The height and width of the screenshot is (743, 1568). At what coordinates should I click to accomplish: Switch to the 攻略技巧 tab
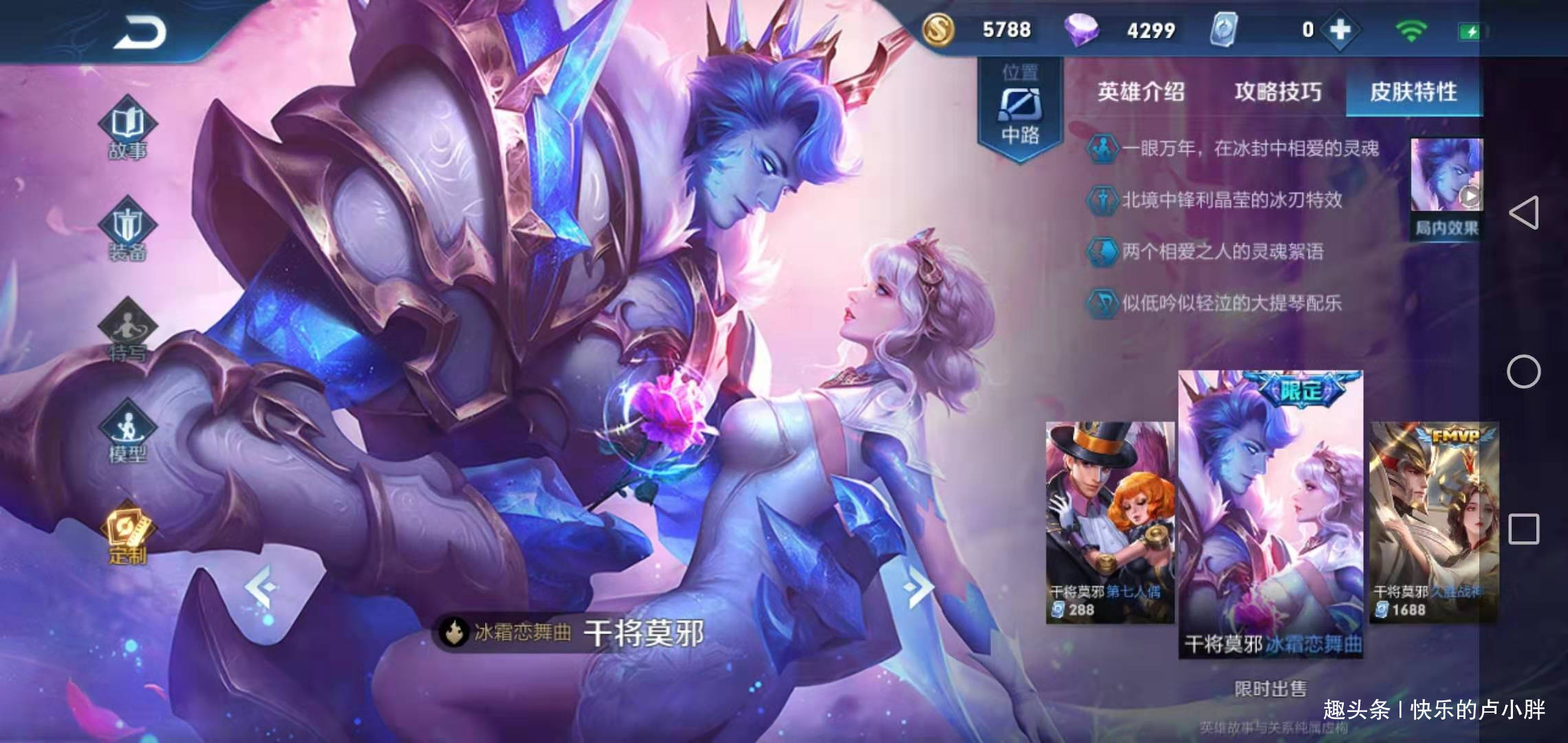pos(1277,91)
